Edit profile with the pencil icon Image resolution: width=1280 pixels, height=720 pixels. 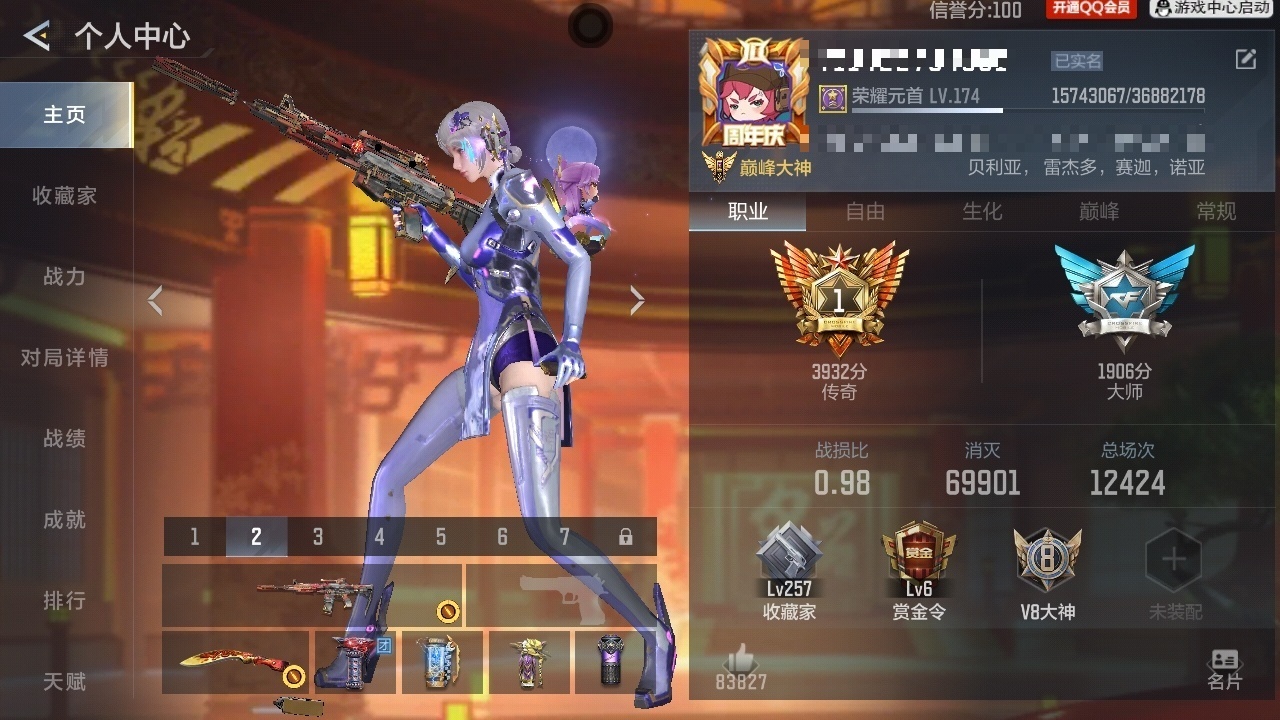(1245, 59)
